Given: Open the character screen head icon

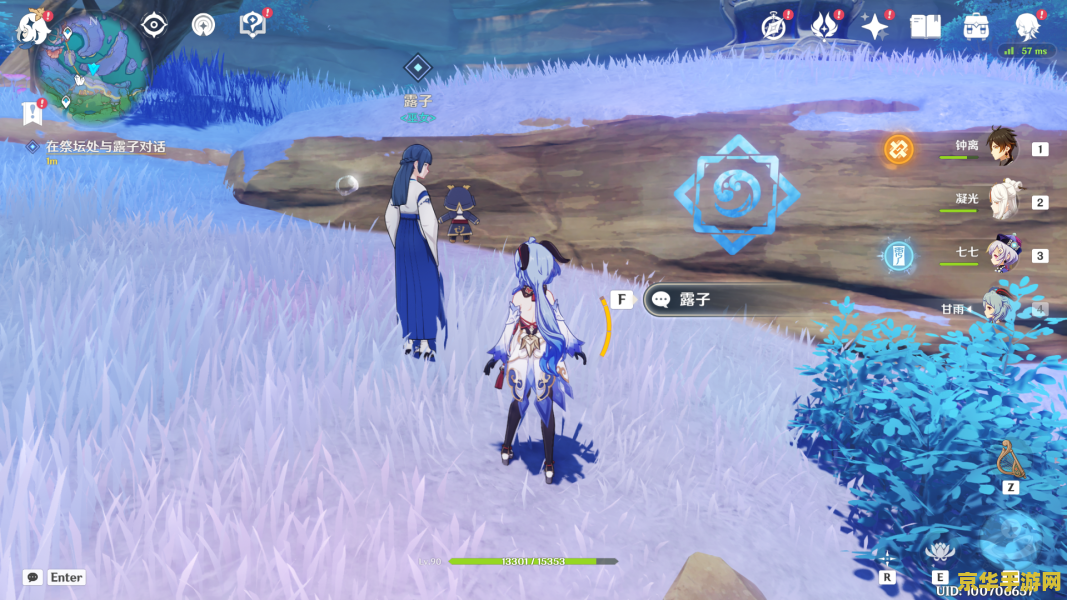Looking at the screenshot, I should coord(1027,26).
